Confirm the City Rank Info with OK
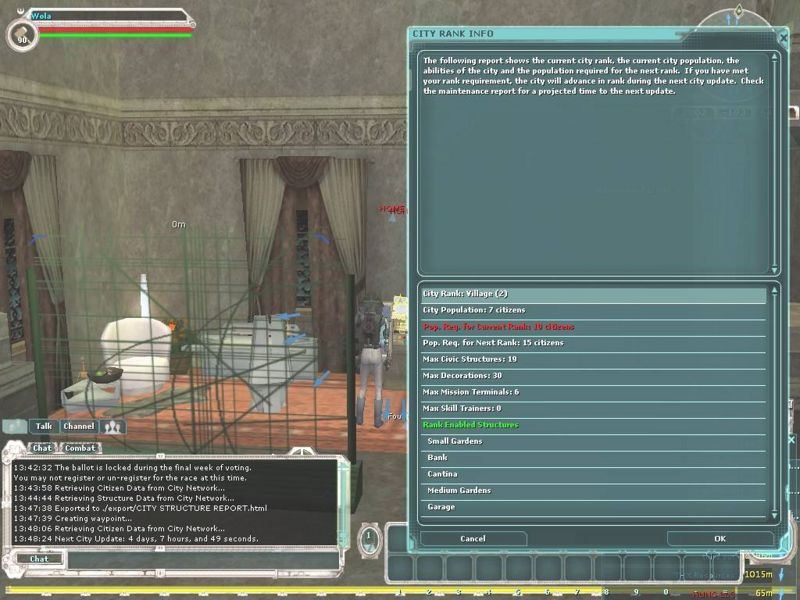 (720, 538)
